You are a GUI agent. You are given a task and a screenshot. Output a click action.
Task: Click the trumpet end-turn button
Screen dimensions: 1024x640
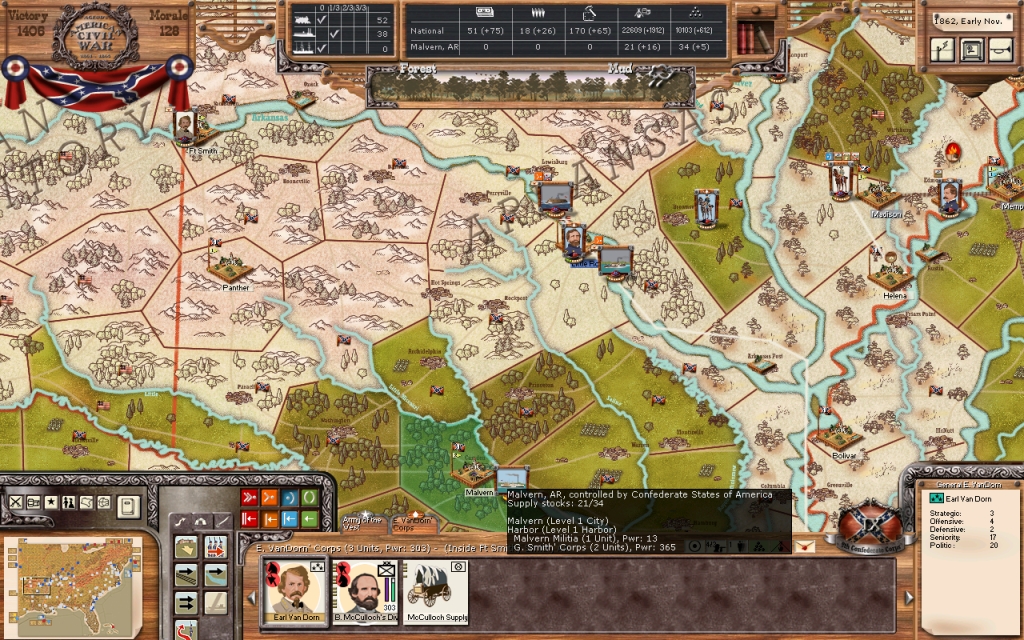tap(998, 49)
